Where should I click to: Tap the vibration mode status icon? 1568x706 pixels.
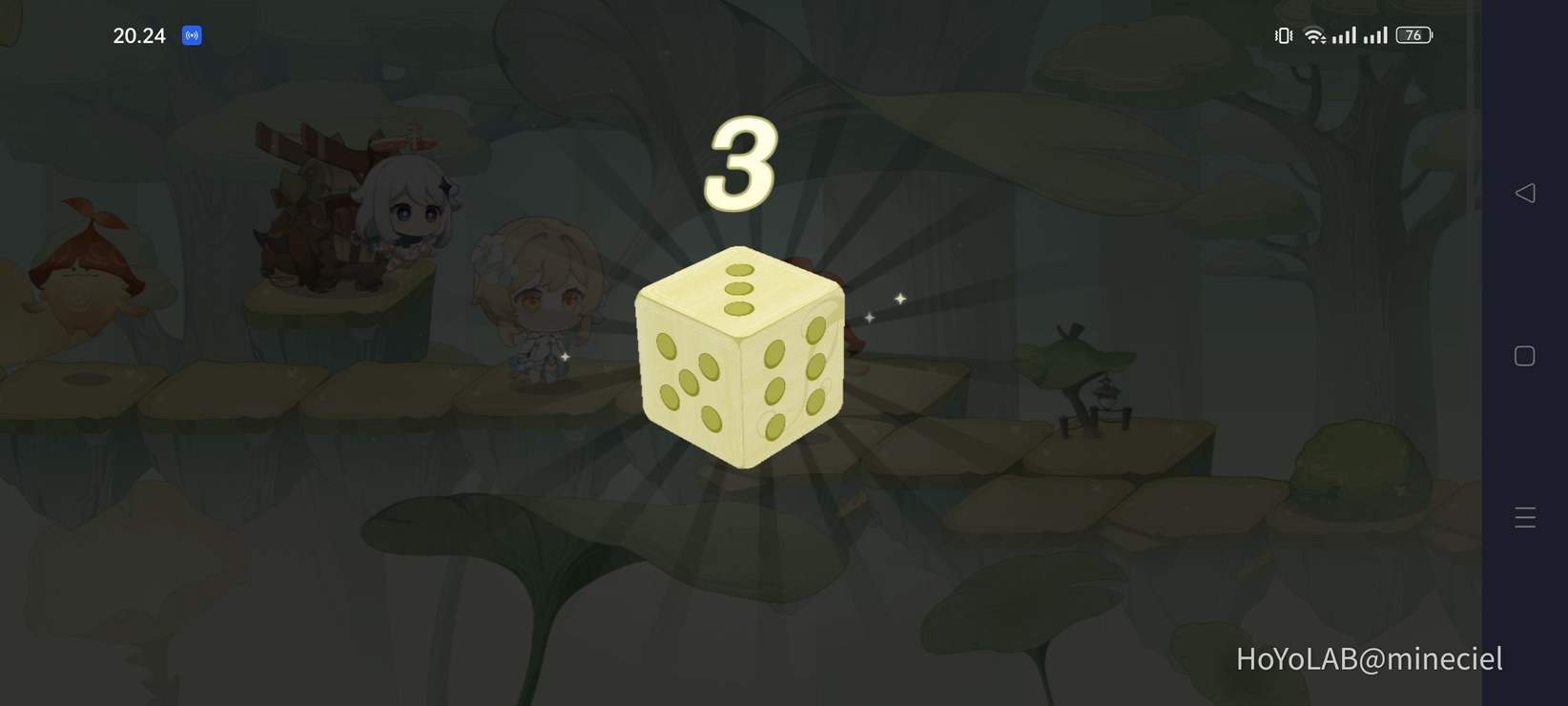pos(1282,34)
